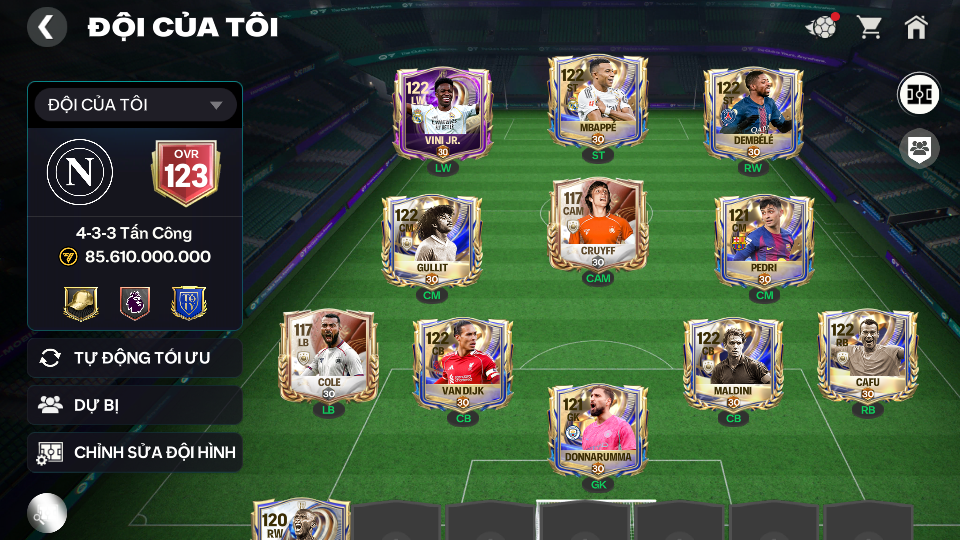Viewport: 960px width, 540px height.
Task: Pick the Cafu right back card
Action: (867, 355)
